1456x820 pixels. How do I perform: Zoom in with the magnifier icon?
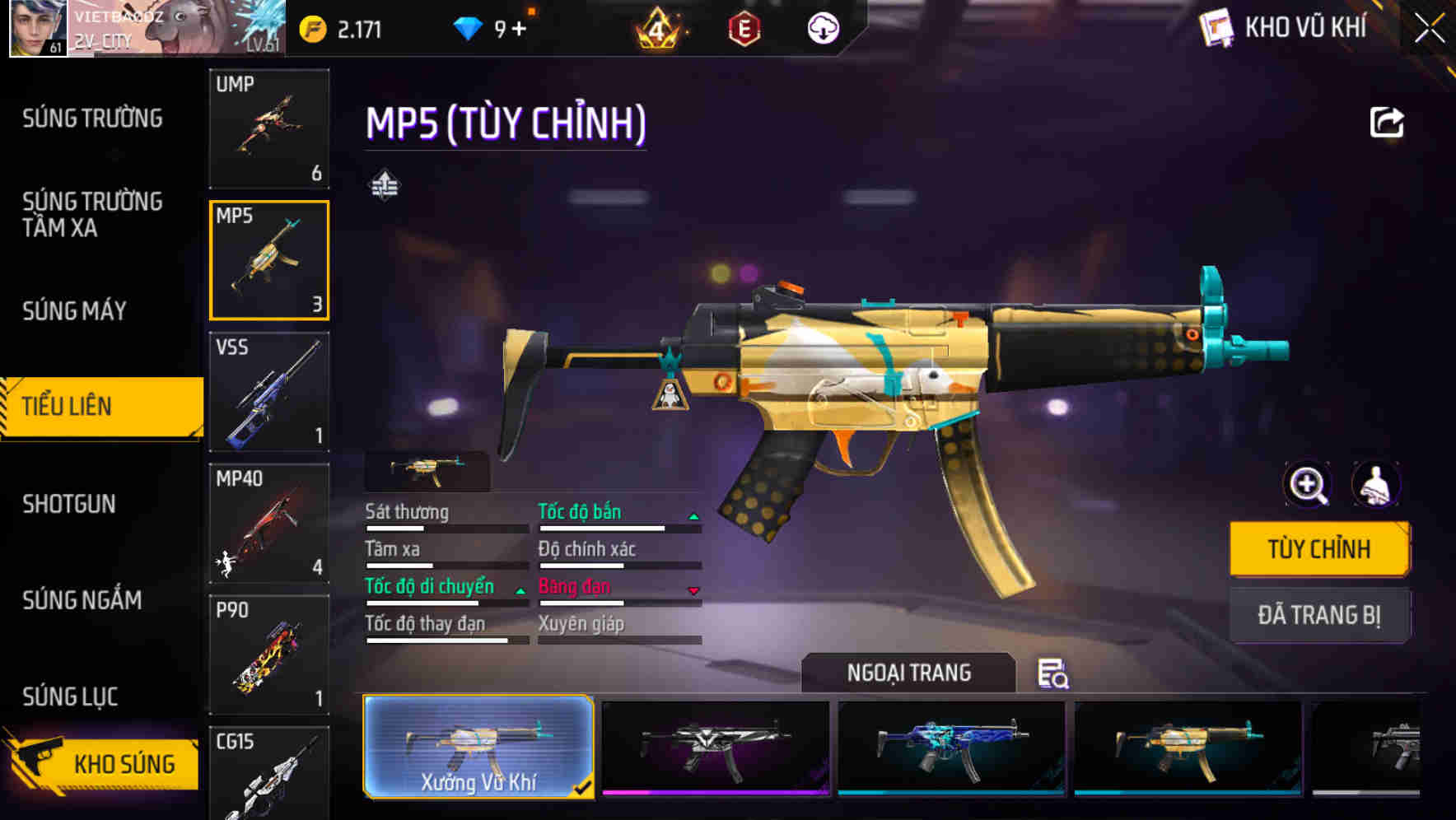pos(1307,485)
